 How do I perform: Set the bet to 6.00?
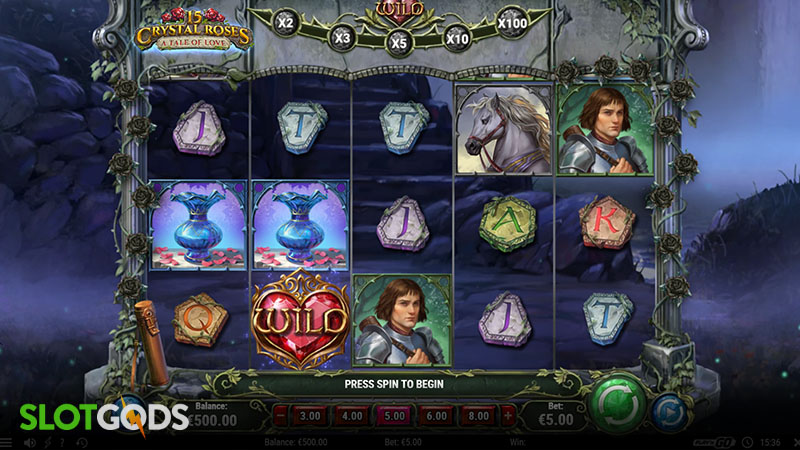437,414
